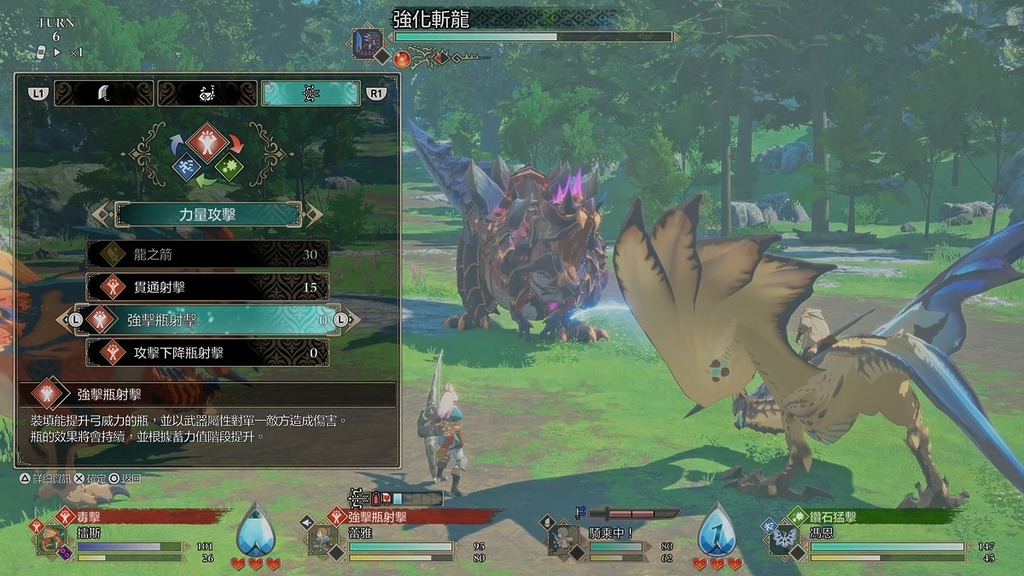Select the 強化斬龍 enemy target portrait

click(x=366, y=43)
